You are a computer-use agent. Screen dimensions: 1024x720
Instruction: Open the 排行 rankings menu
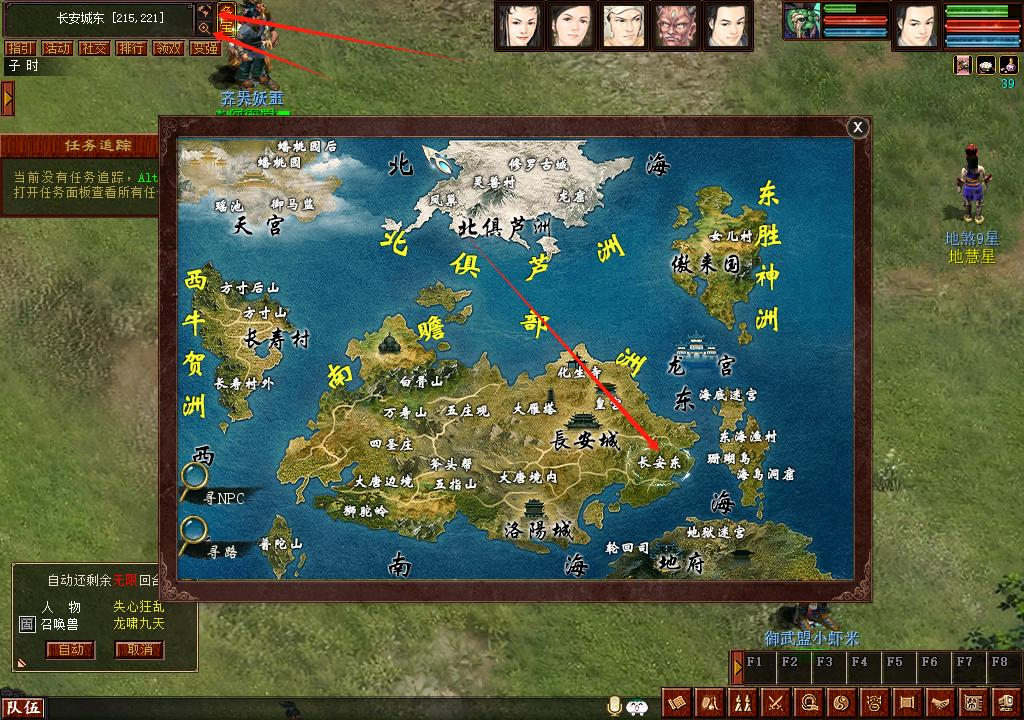131,48
